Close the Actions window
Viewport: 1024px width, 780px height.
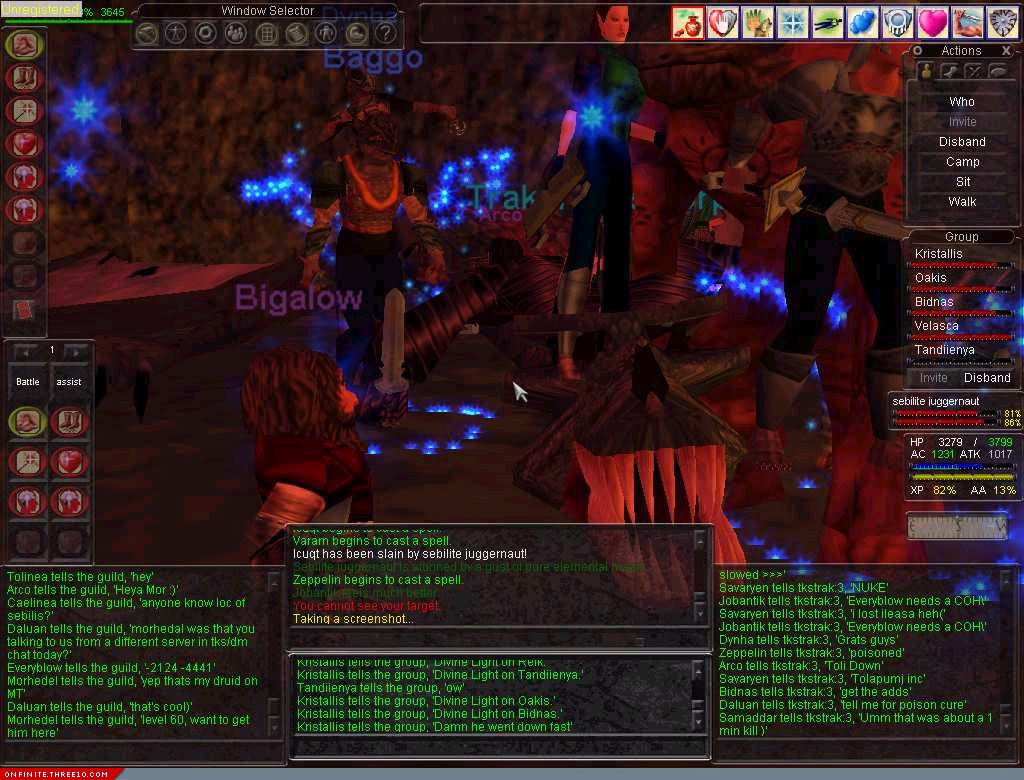pyautogui.click(x=1005, y=51)
